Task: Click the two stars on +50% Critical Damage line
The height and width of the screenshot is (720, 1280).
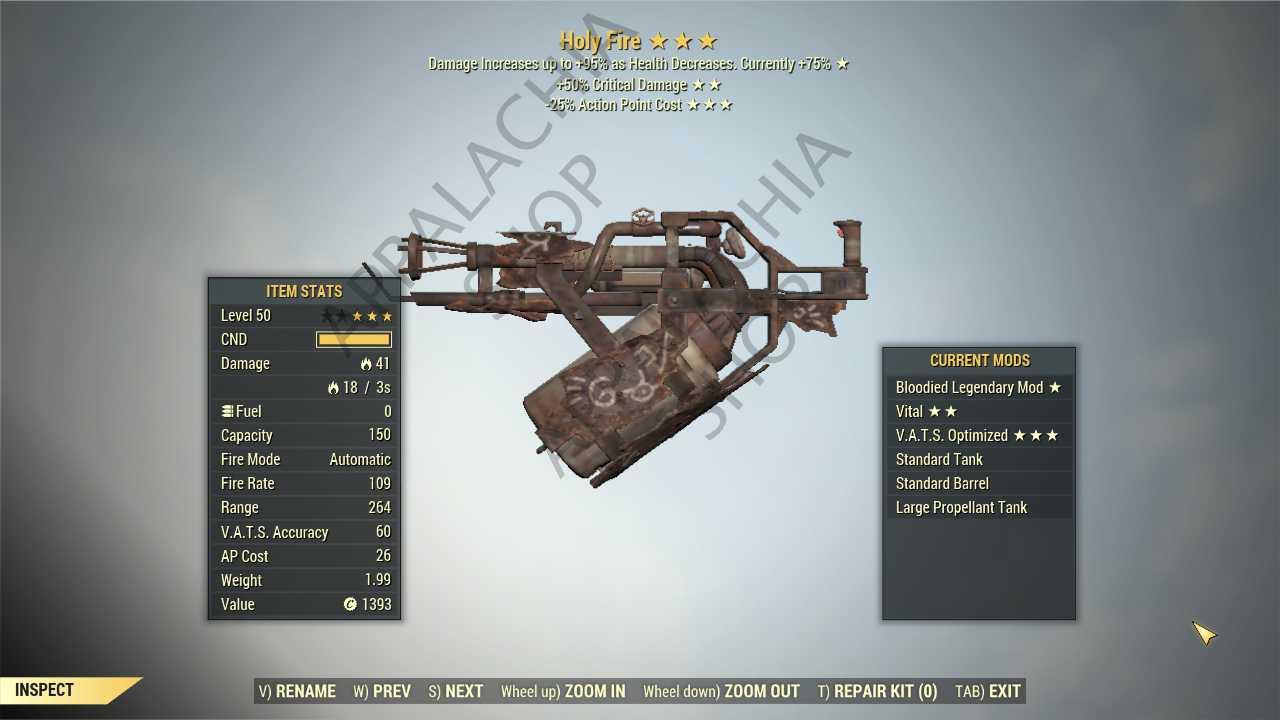Action: [707, 84]
